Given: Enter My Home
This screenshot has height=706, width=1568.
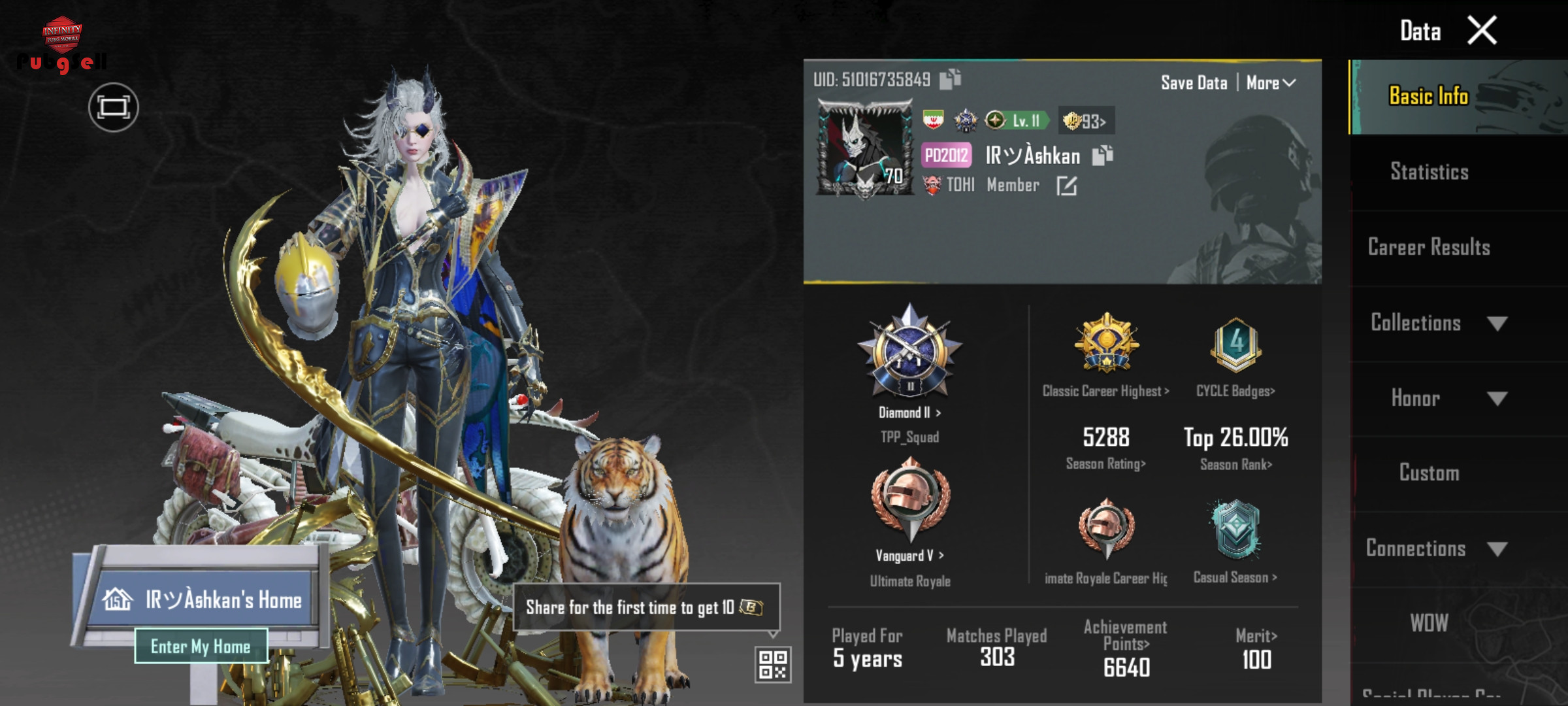Looking at the screenshot, I should (x=201, y=647).
